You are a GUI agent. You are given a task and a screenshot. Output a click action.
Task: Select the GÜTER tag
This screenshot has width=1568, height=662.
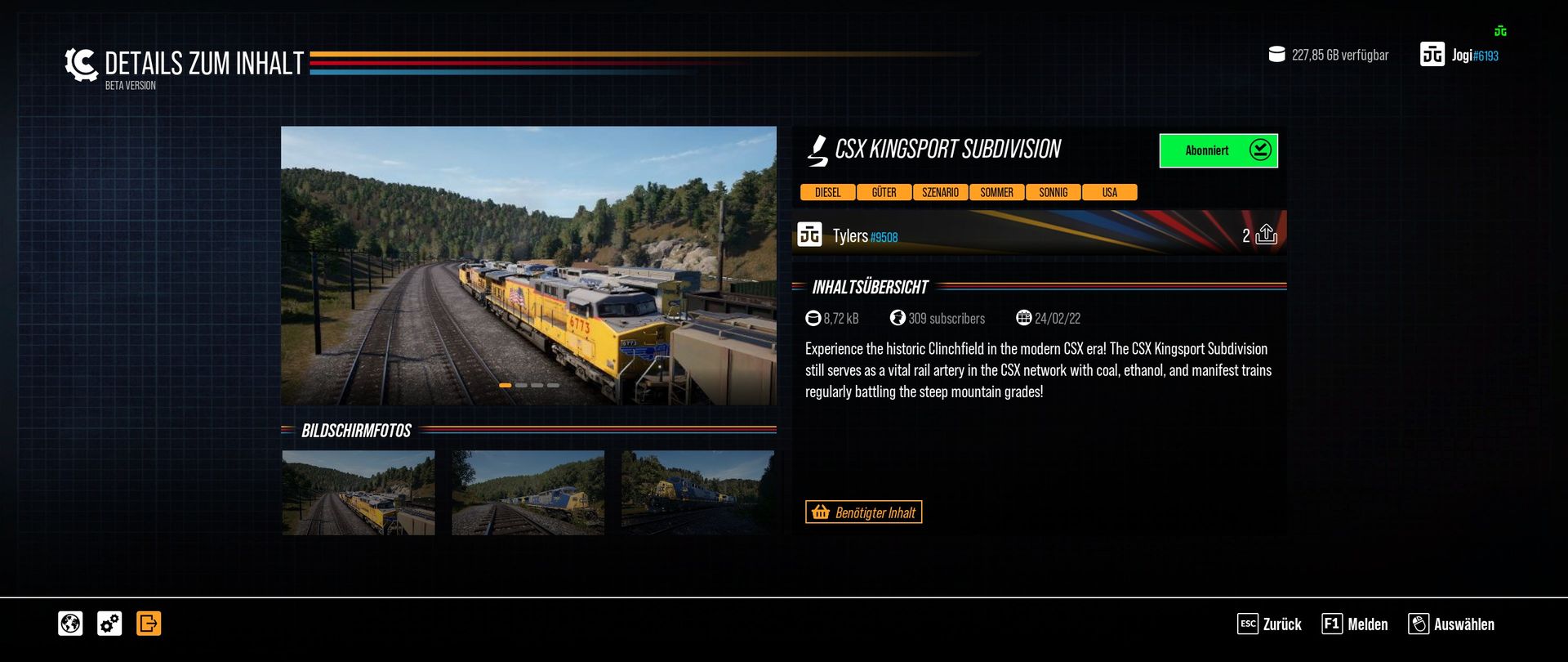pos(884,193)
